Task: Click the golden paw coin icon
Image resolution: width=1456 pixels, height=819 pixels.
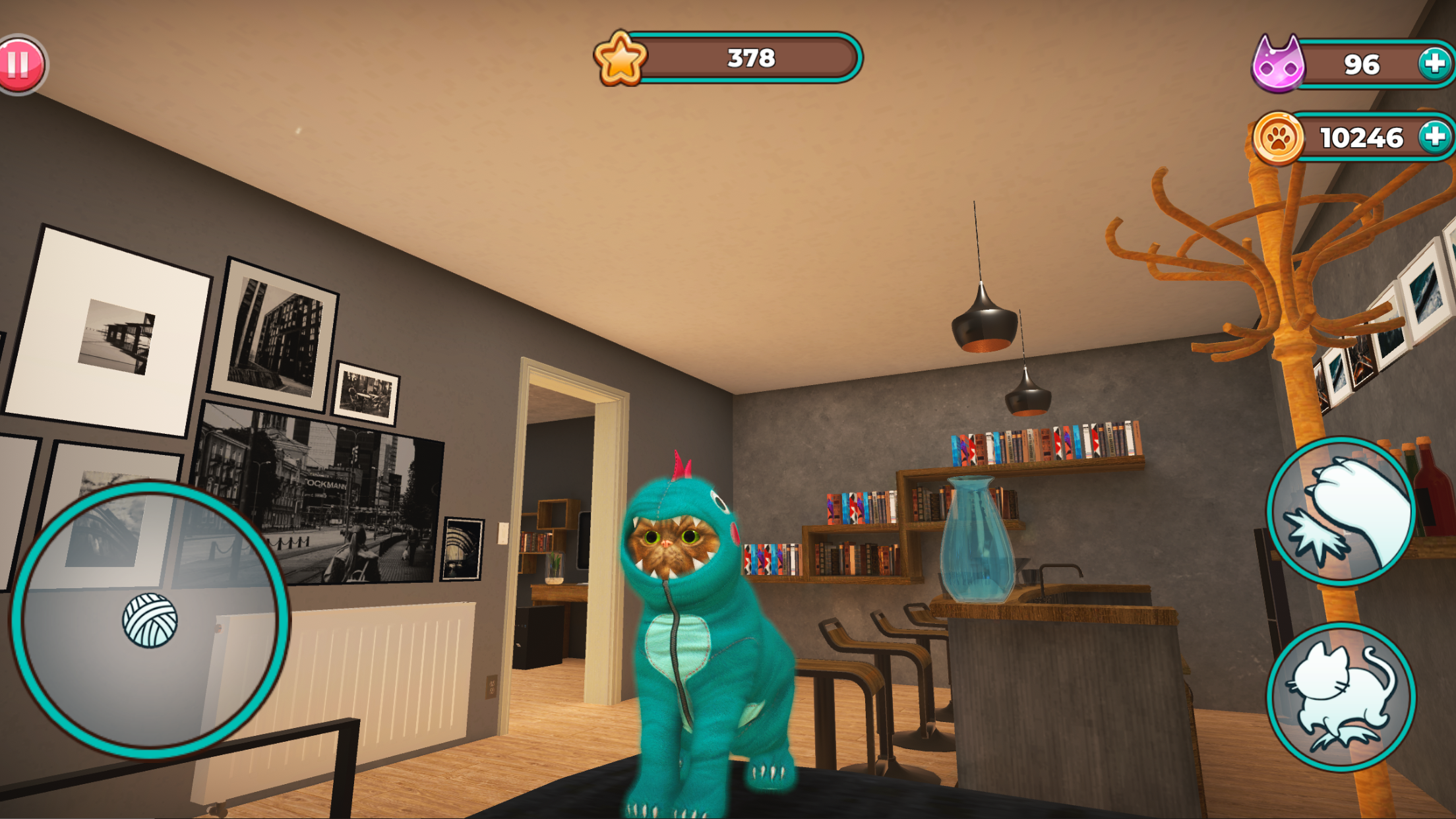Action: [1279, 137]
